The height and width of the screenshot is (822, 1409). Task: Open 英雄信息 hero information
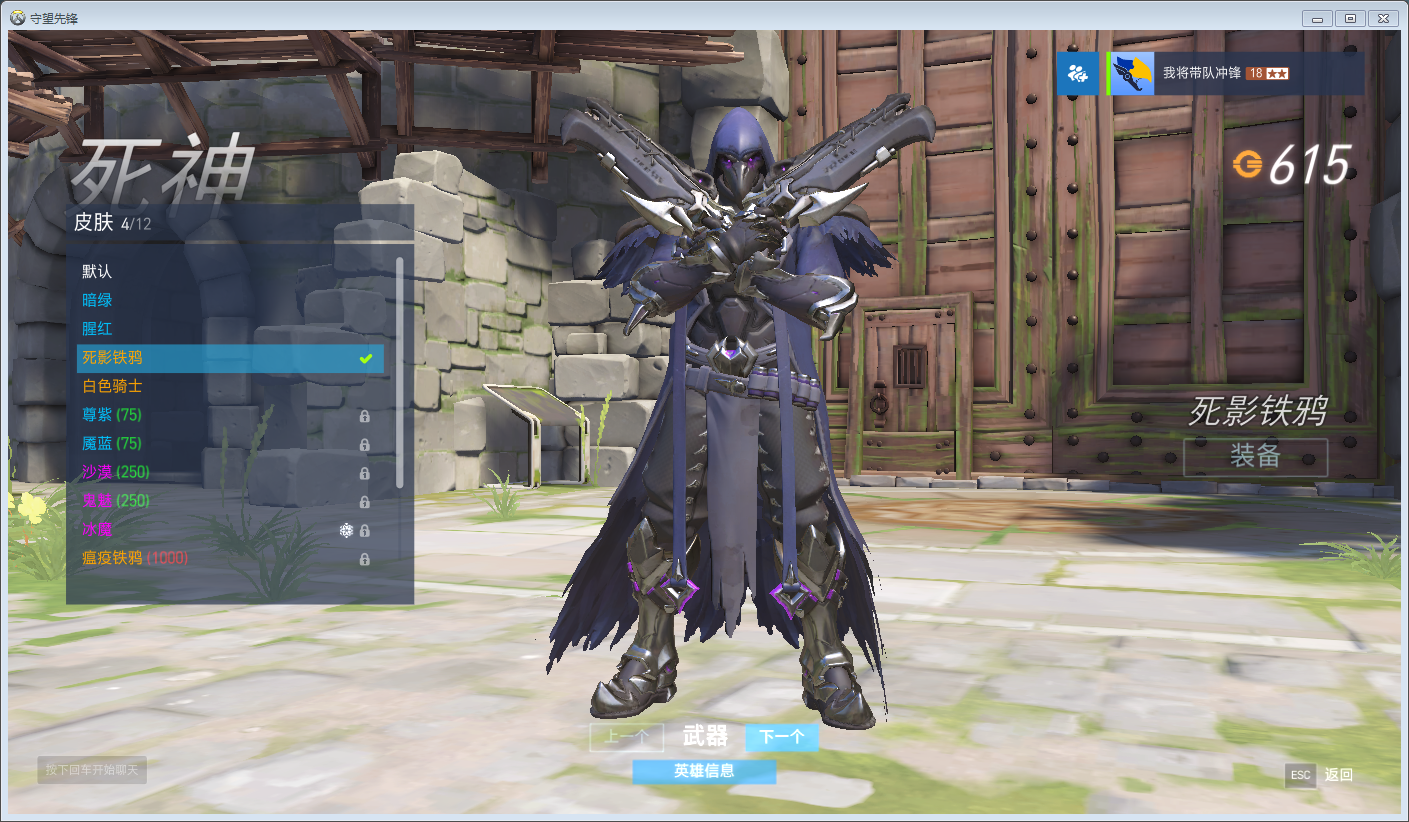click(704, 771)
